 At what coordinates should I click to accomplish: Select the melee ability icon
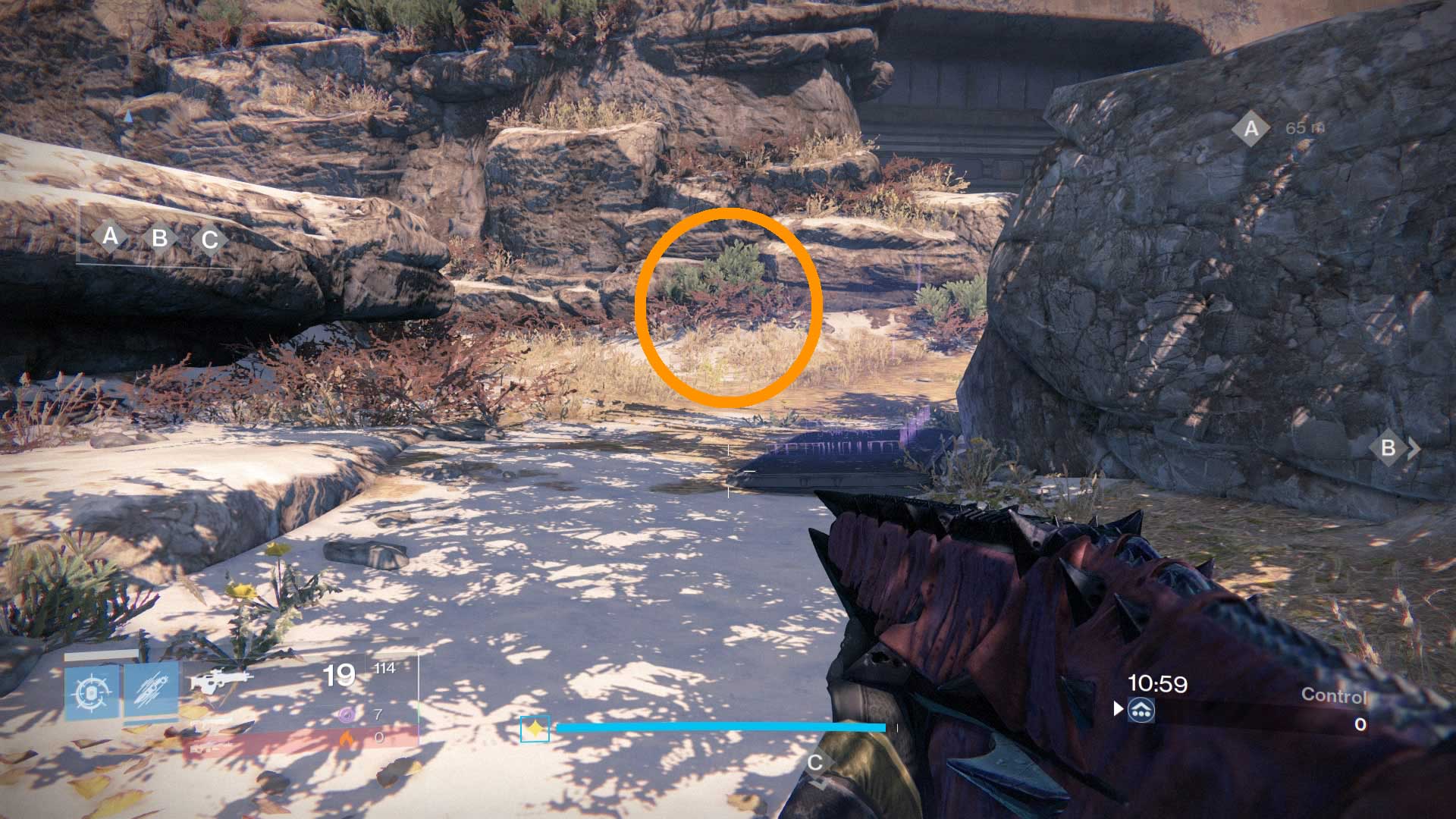click(152, 689)
